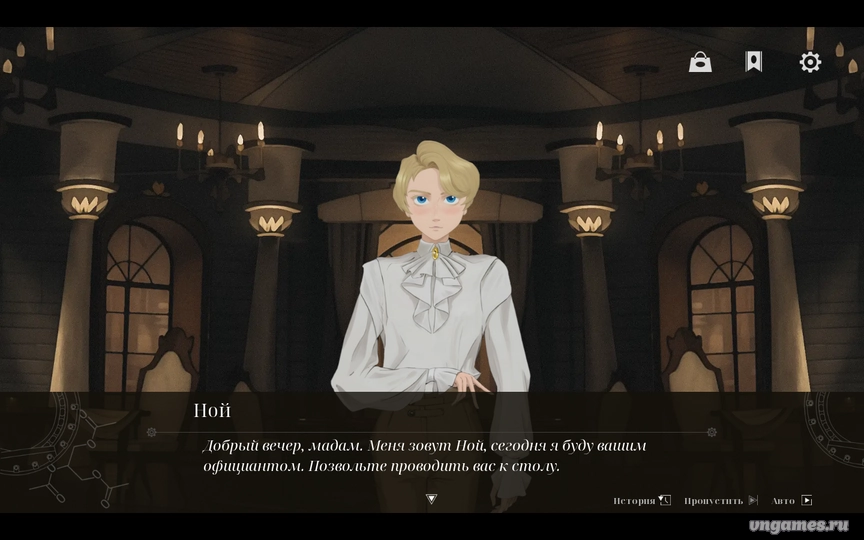Screen dimensions: 864x540
Task: Toggle Авто auto-play mode
Action: point(792,500)
